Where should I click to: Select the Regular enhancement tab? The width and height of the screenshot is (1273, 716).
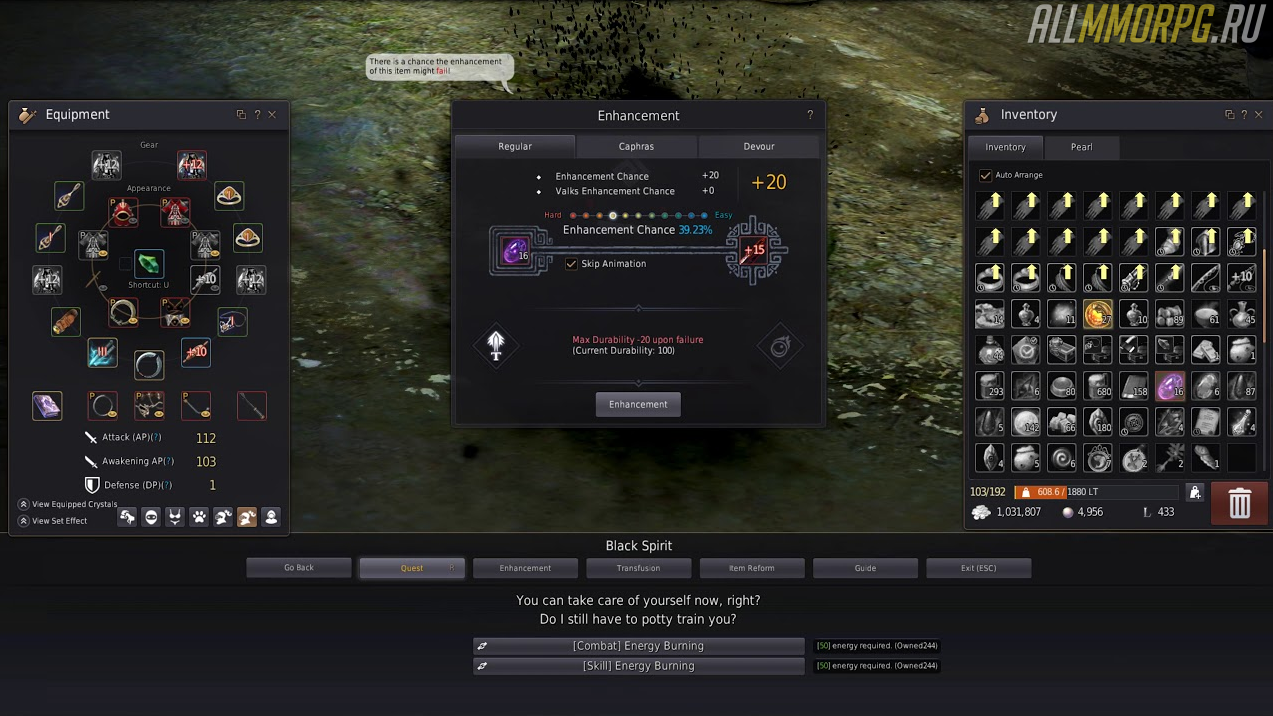pos(515,146)
